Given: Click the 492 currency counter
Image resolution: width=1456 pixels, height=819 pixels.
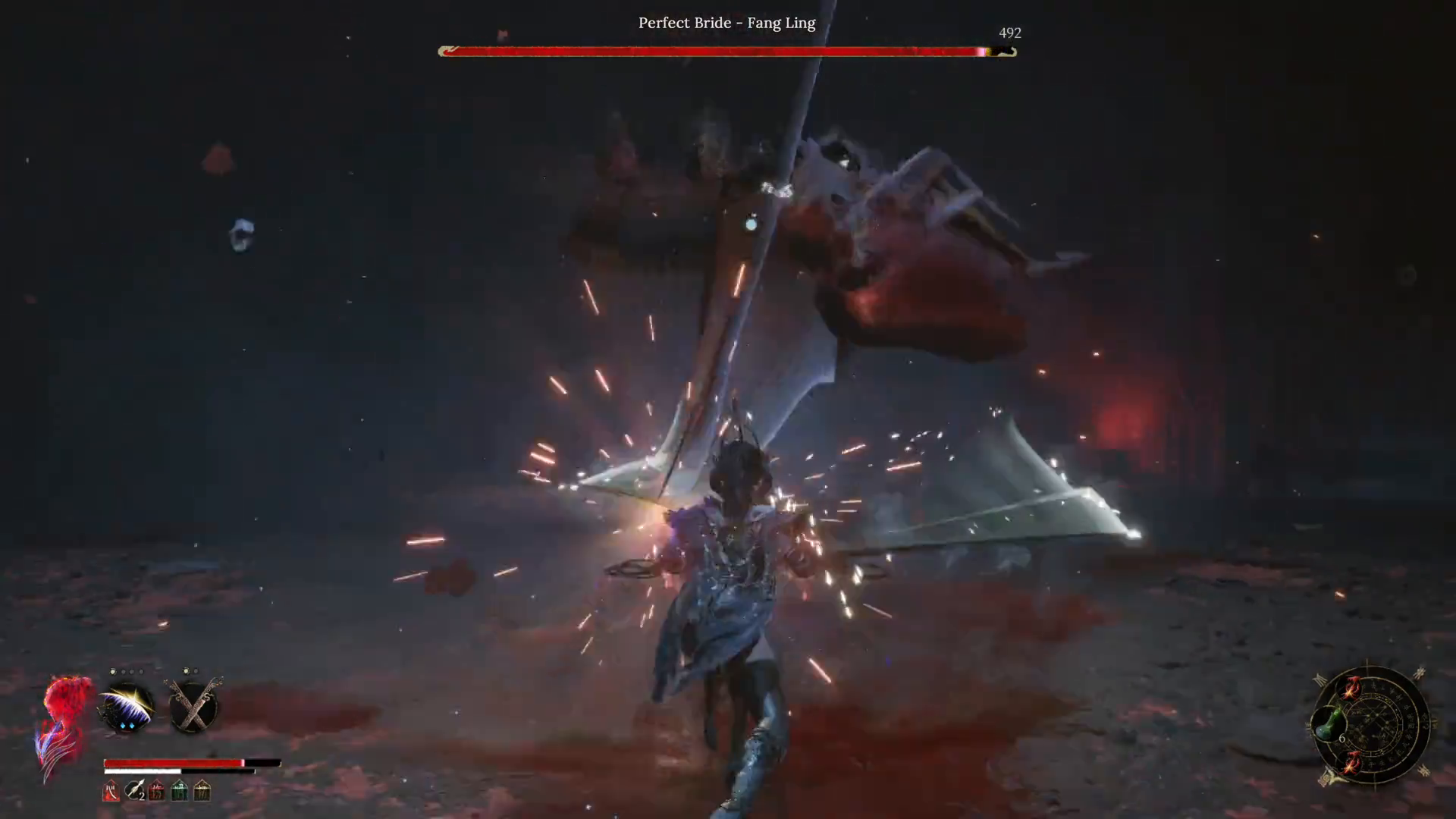Looking at the screenshot, I should [x=1010, y=33].
